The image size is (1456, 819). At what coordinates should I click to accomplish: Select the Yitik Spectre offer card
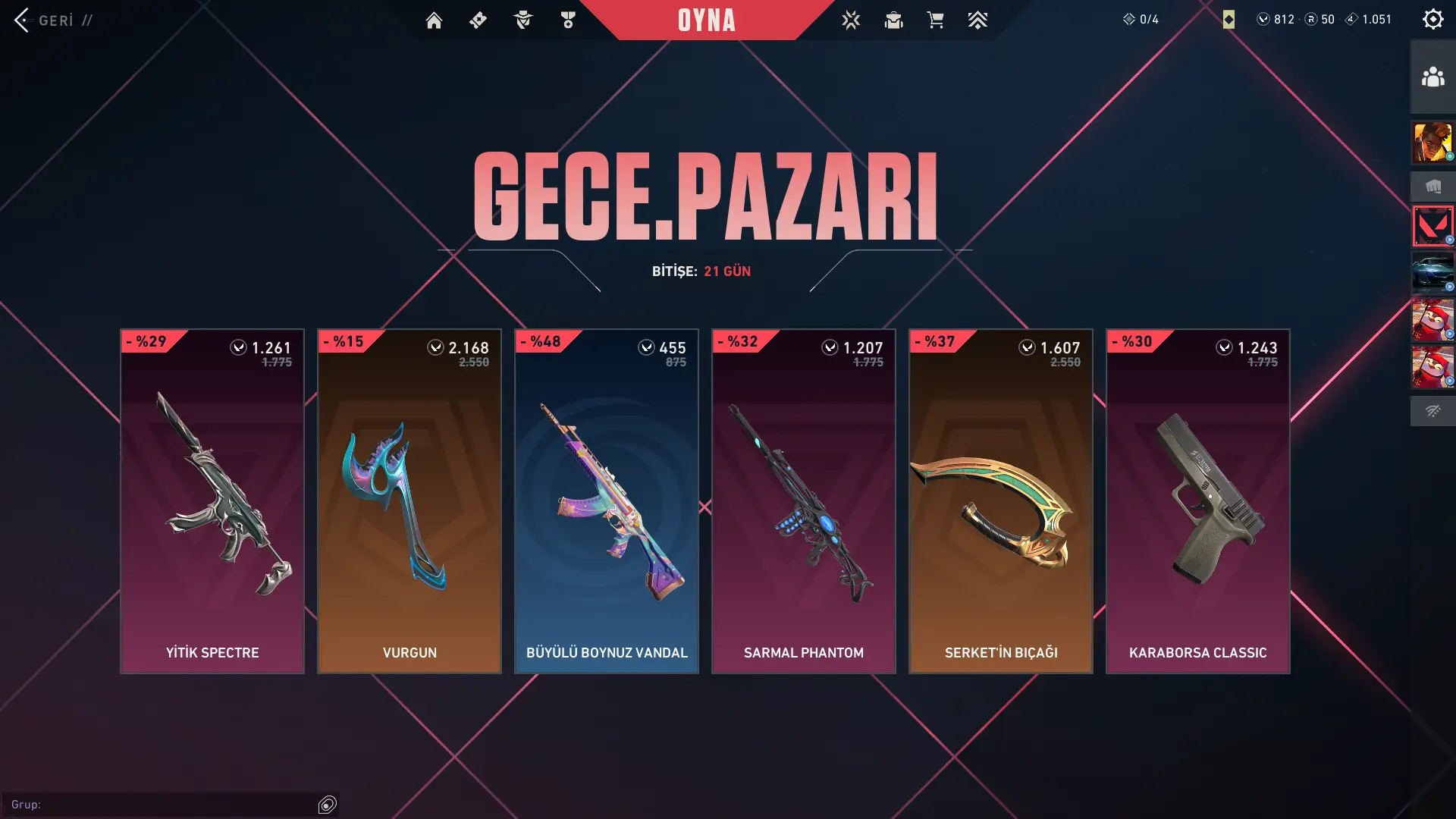212,500
